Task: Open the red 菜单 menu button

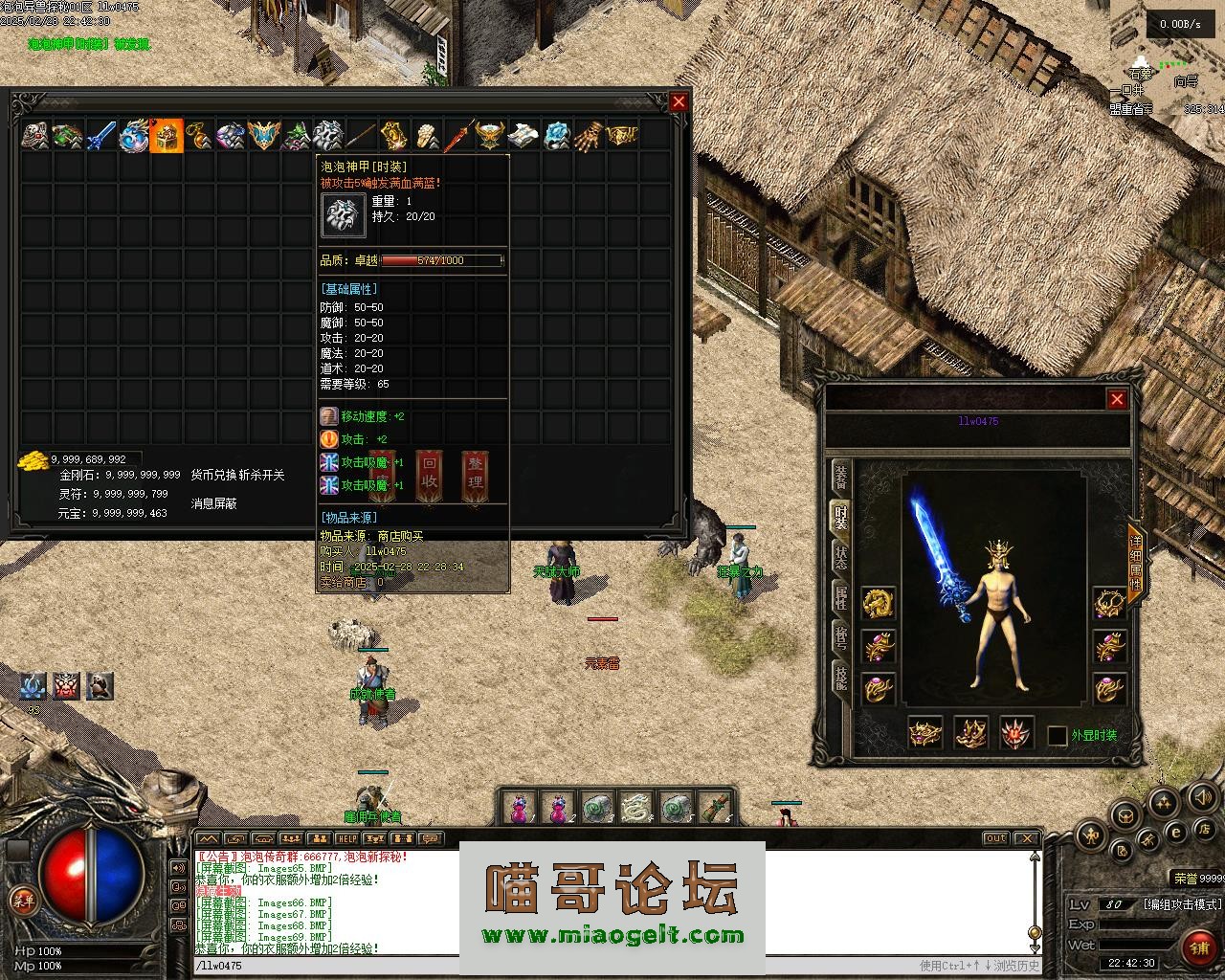Action: coord(20,900)
